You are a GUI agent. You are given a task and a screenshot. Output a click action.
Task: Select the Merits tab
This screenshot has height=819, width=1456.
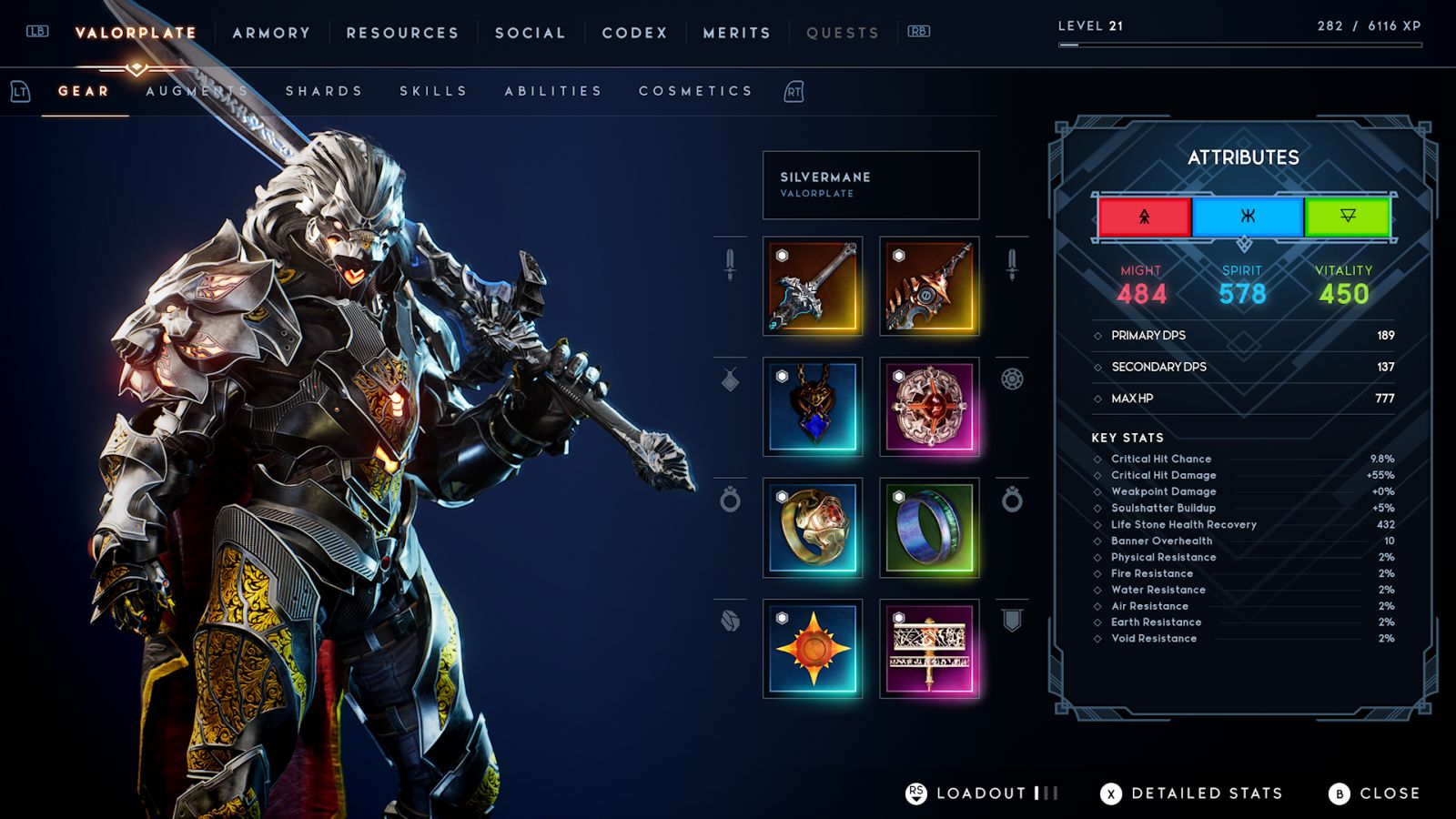point(736,33)
